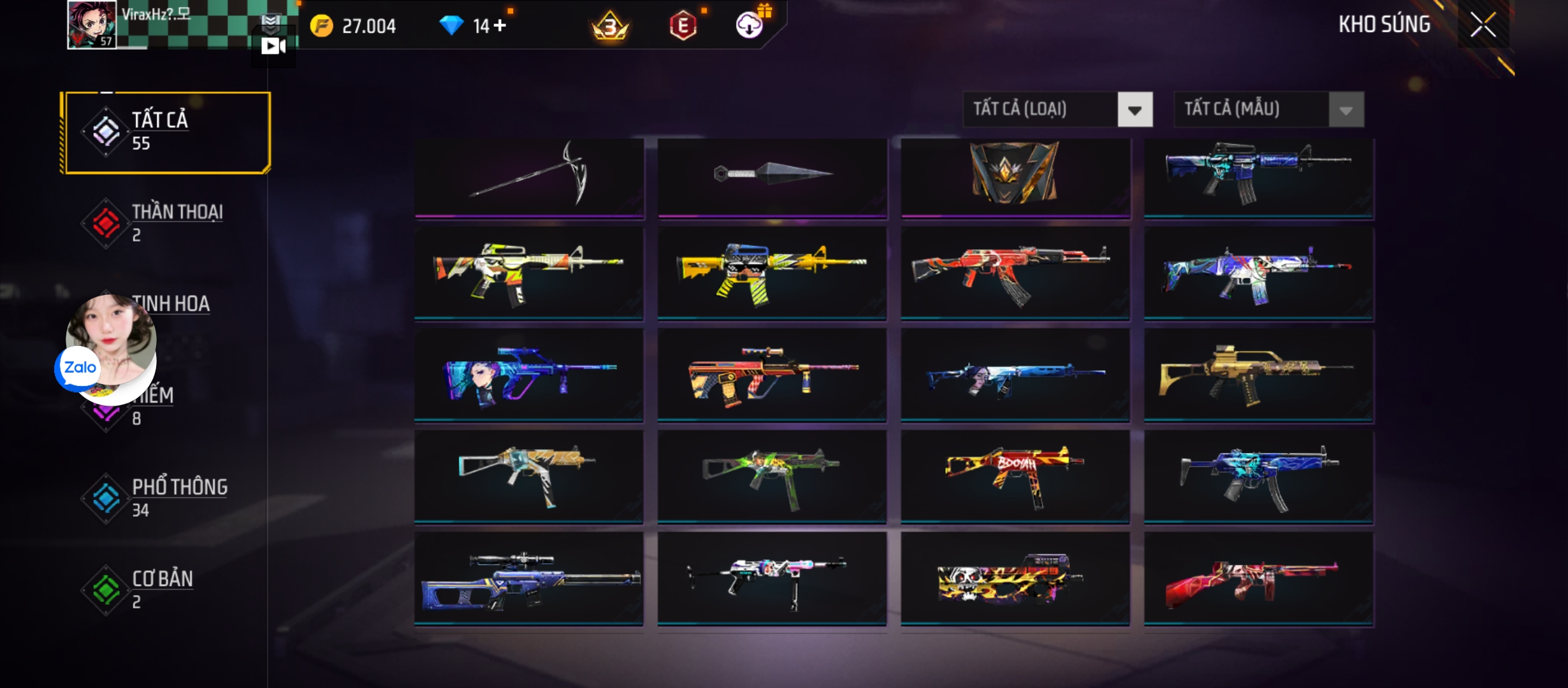Choose the gold G36 rifle skin
Image resolution: width=1568 pixels, height=688 pixels.
[1258, 375]
